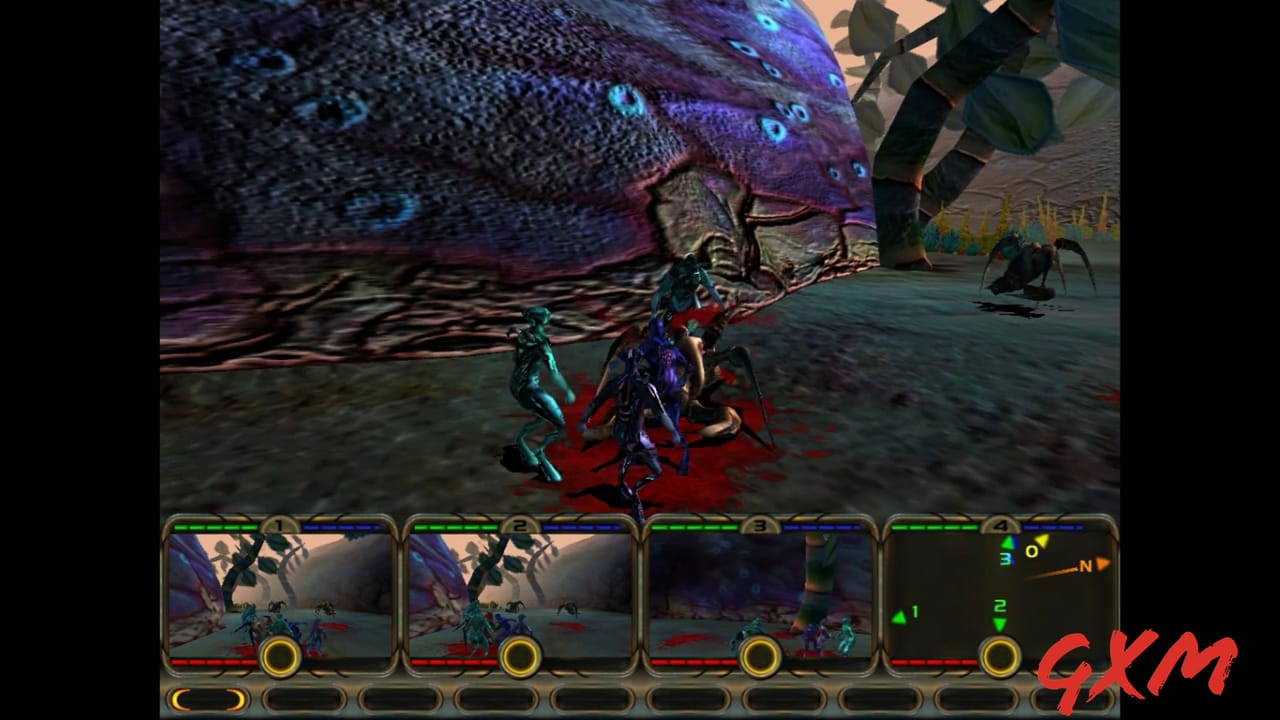
Task: Select the gold button below squad 3 viewport
Action: 760,657
